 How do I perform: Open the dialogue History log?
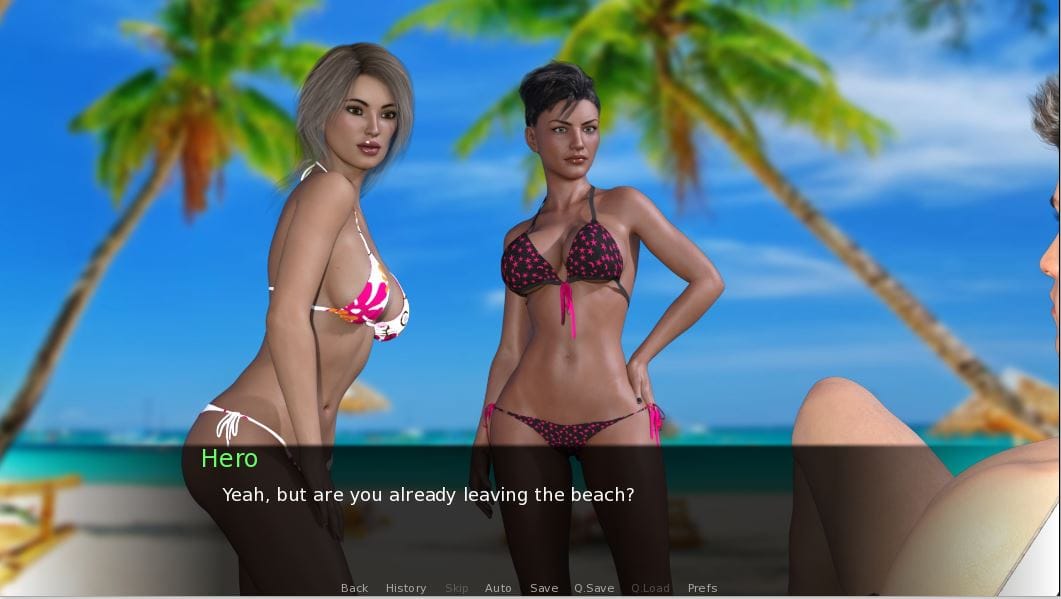[x=406, y=588]
